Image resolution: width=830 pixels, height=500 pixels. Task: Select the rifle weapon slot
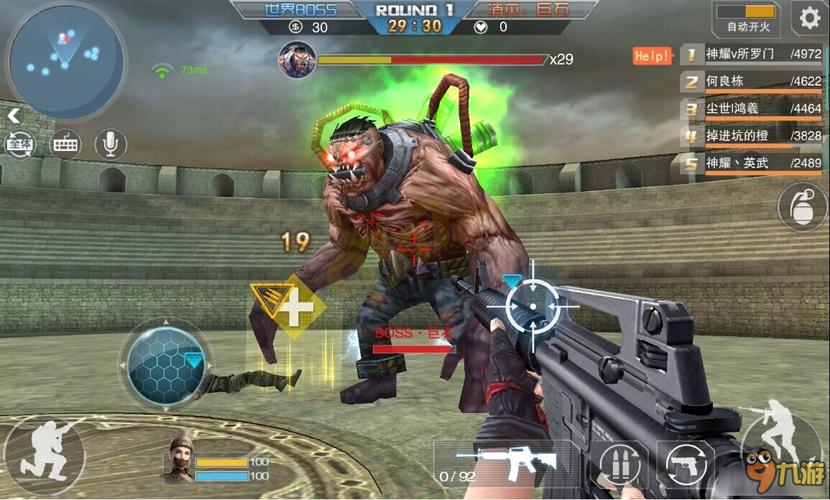505,463
